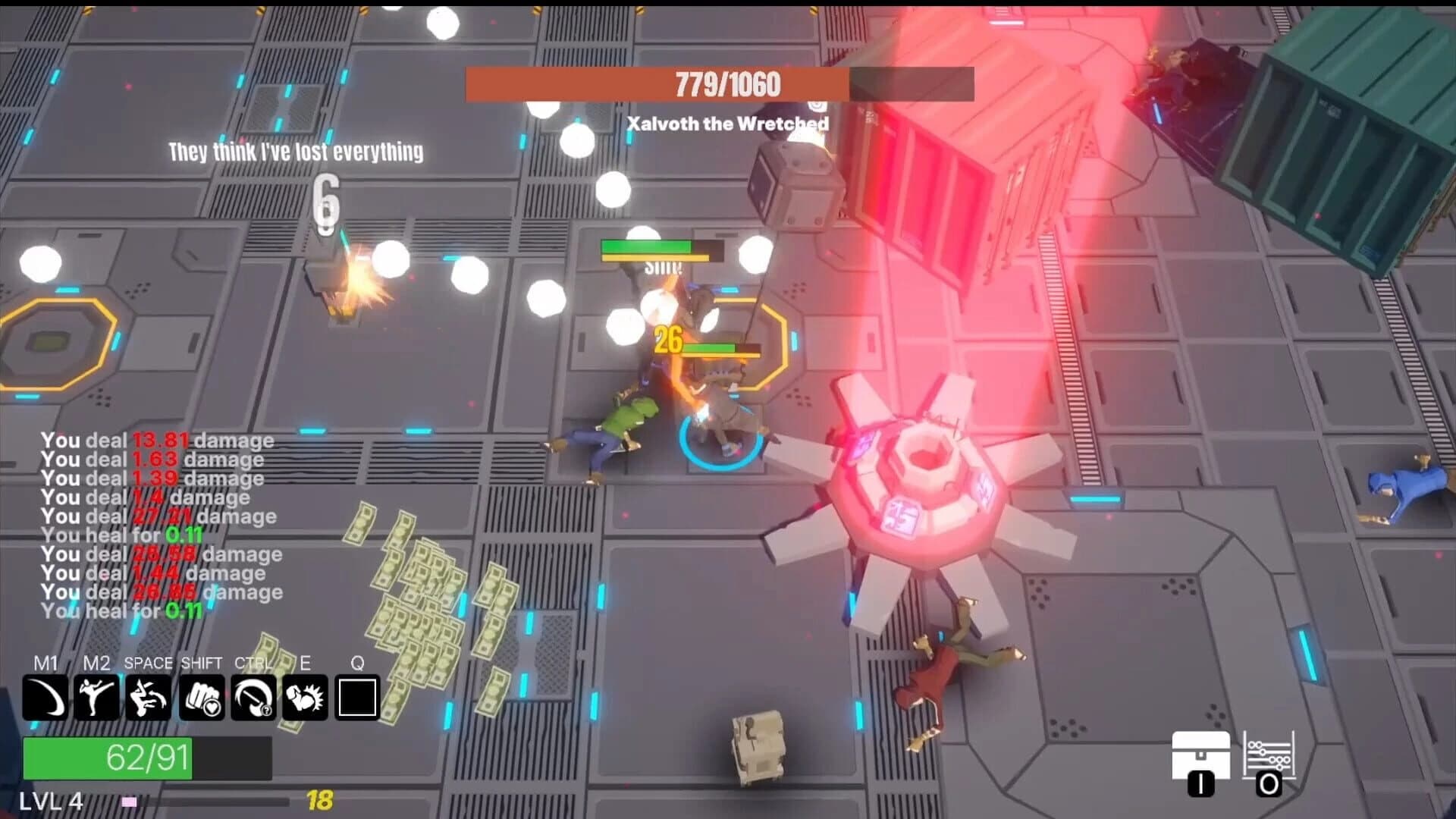Activate the SPACE breakdance dodge ability

click(x=149, y=697)
